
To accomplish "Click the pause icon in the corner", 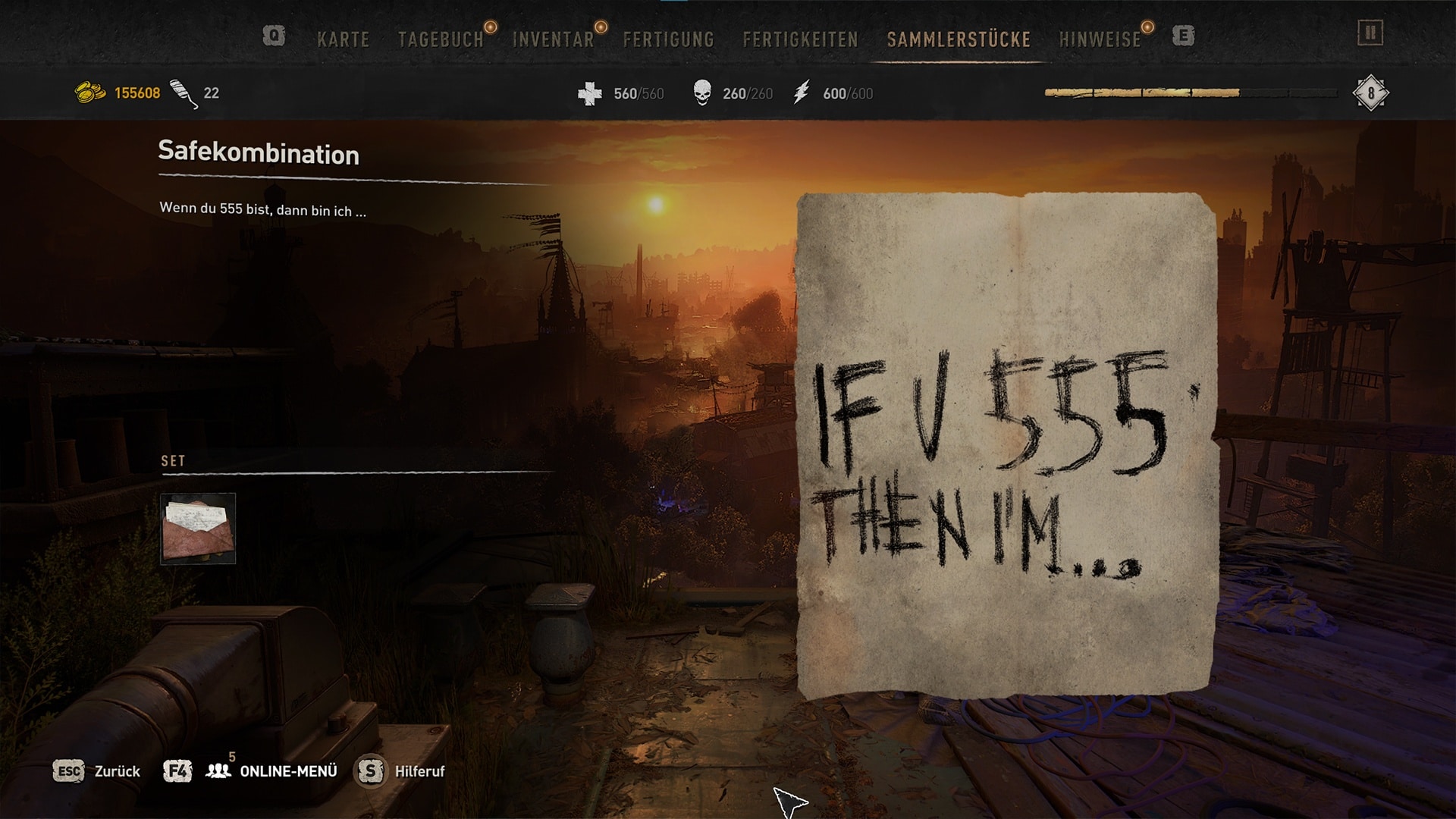I will [x=1370, y=33].
